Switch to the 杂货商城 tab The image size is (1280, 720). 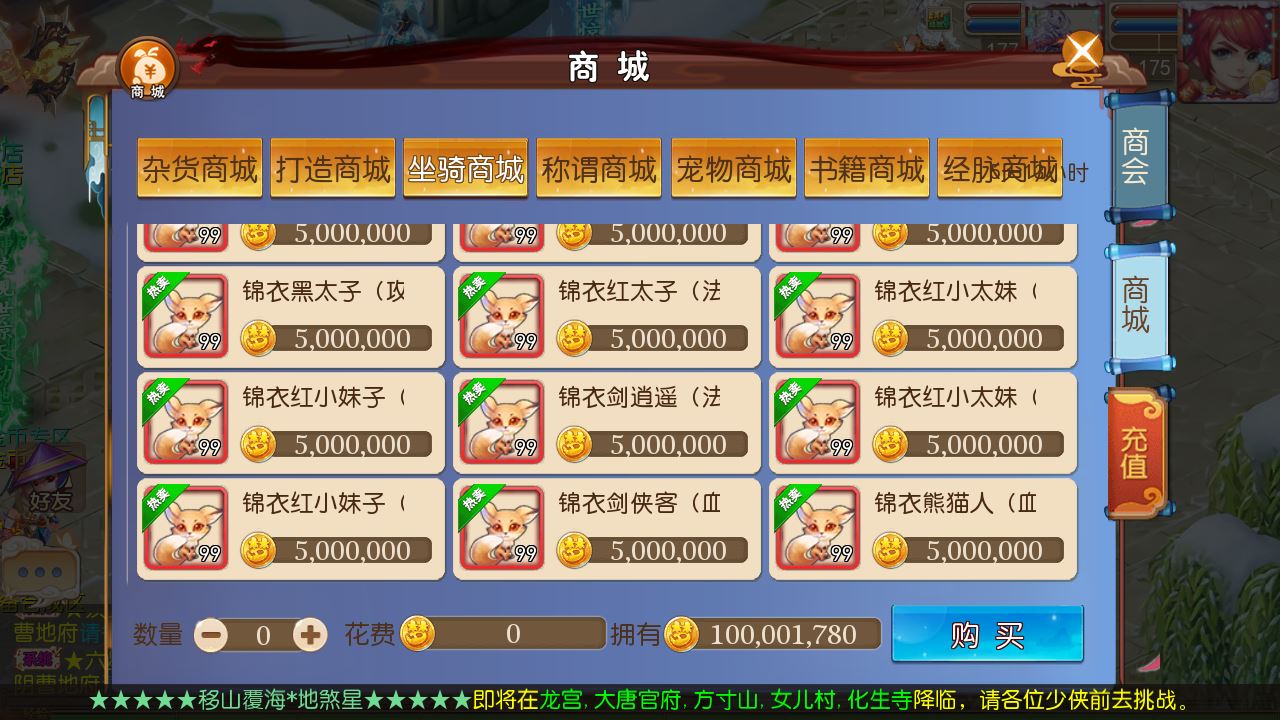pyautogui.click(x=199, y=169)
